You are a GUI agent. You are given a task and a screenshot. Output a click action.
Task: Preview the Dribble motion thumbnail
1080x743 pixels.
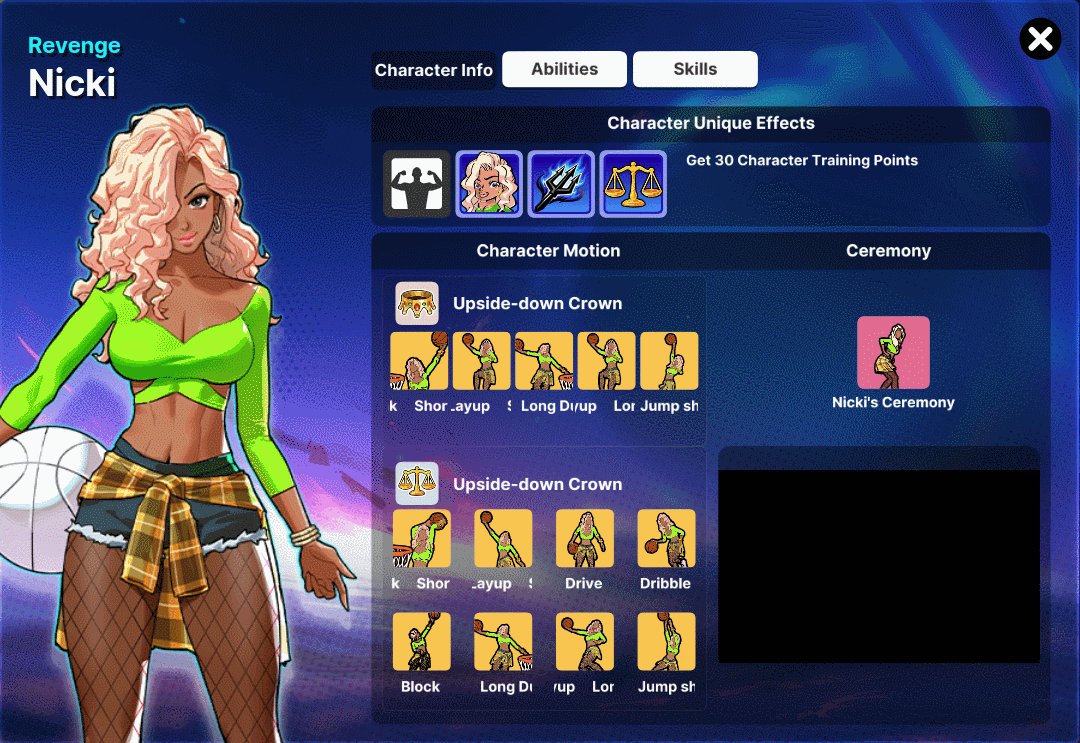pyautogui.click(x=666, y=539)
